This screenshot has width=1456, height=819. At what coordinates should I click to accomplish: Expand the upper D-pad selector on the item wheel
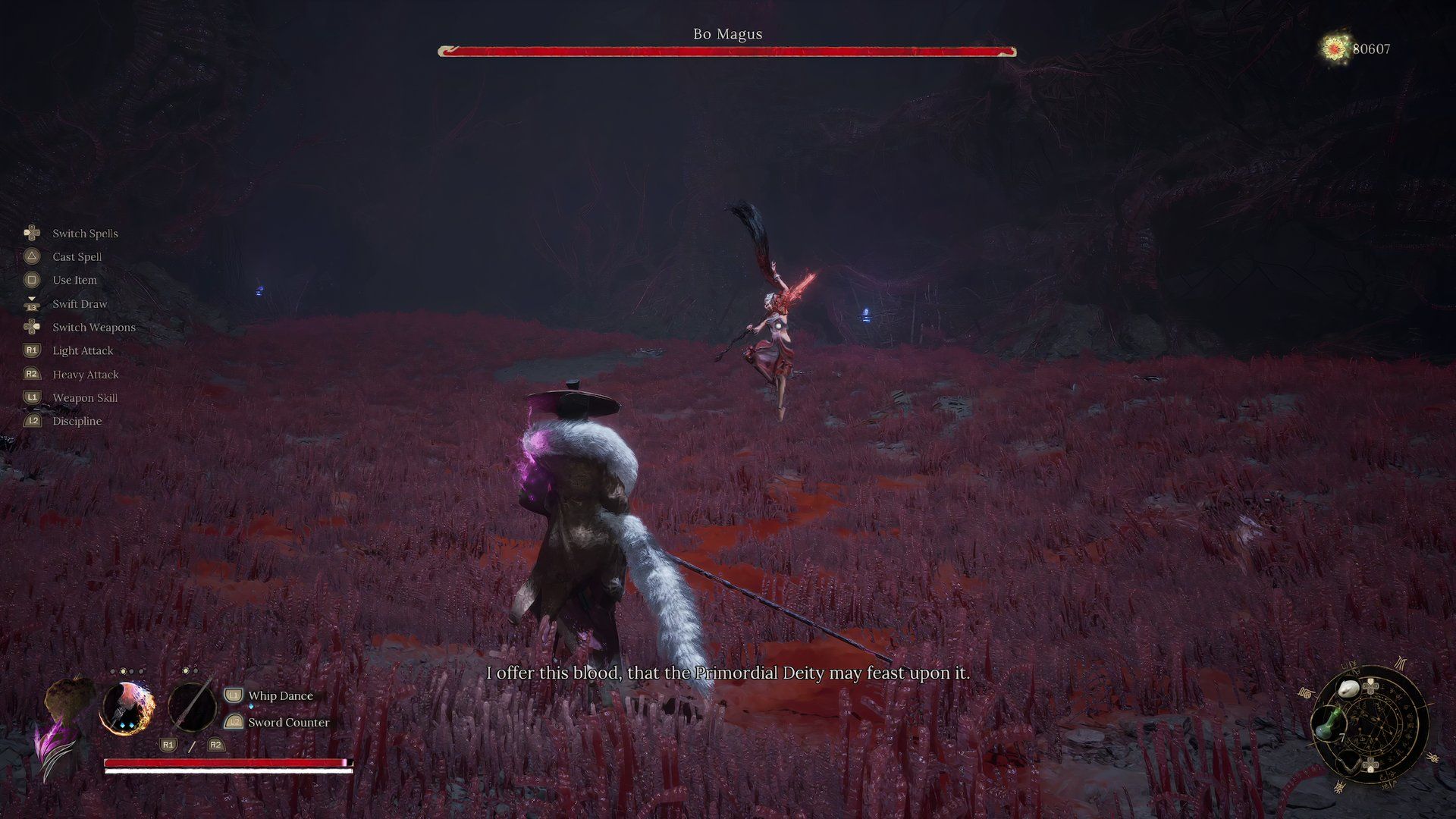point(1370,687)
